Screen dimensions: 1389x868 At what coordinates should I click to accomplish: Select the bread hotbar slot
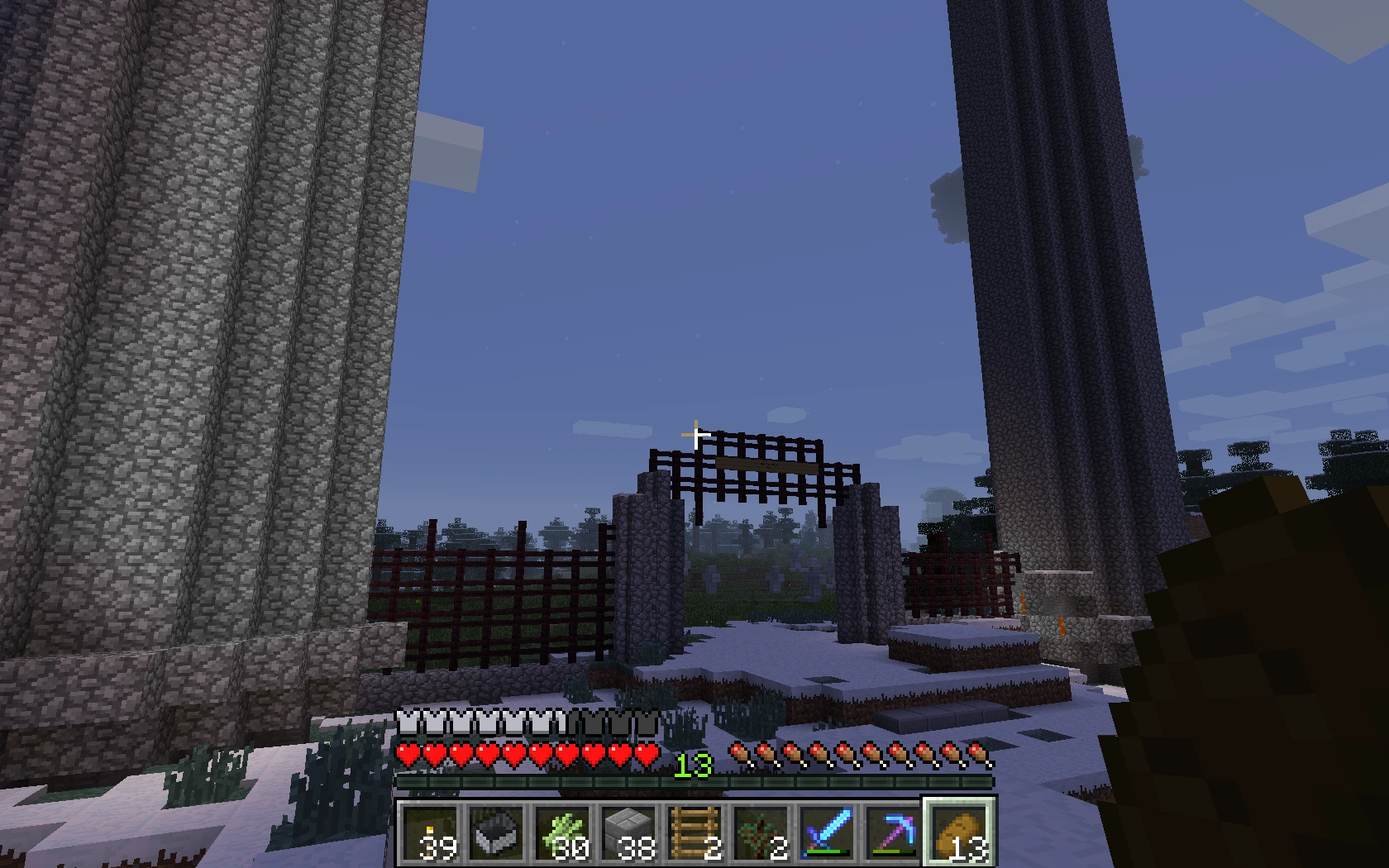coord(959,831)
